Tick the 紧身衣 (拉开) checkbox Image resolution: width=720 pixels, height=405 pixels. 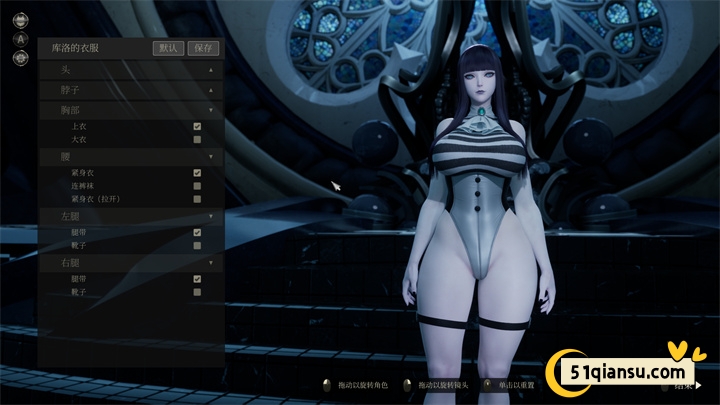[197, 199]
